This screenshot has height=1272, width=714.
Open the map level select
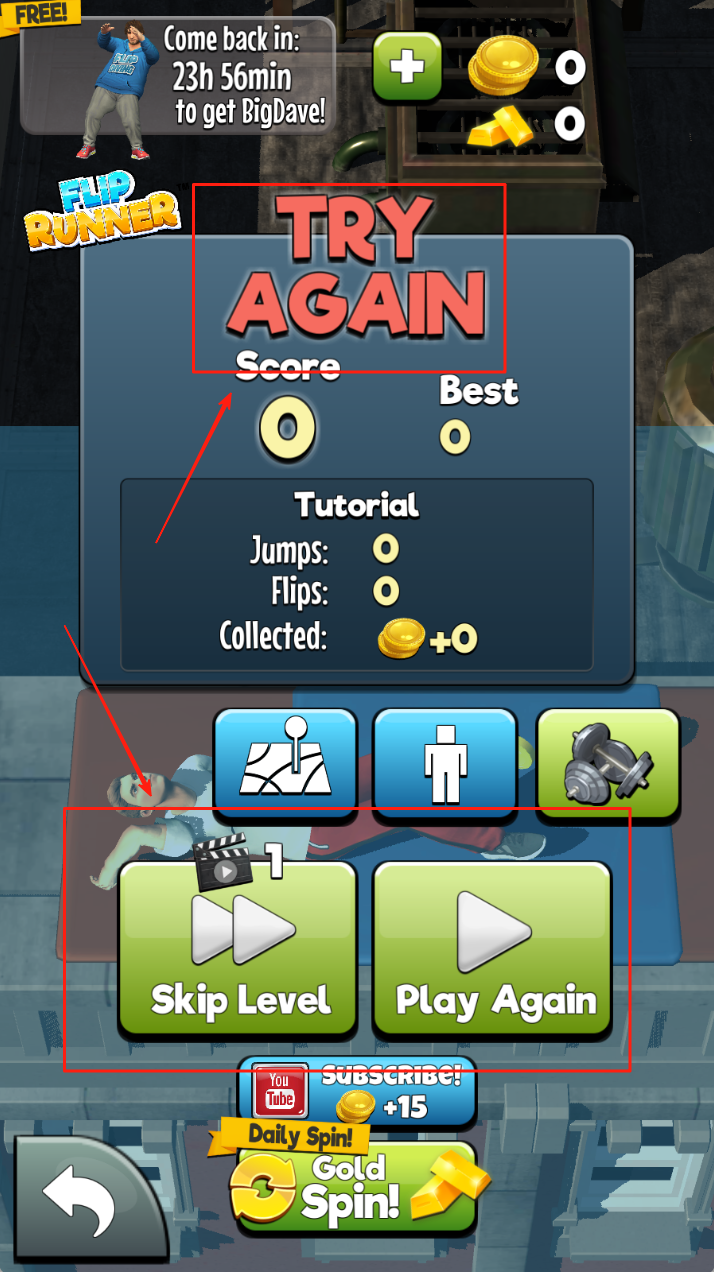coord(285,760)
